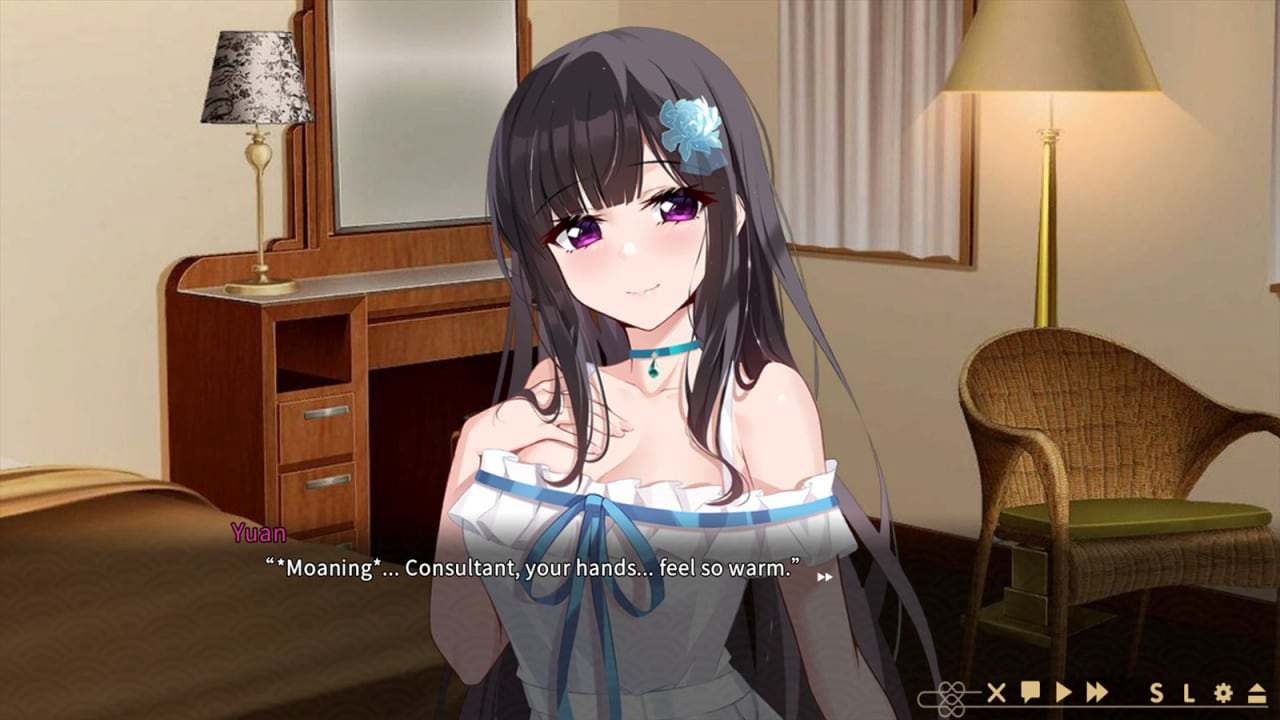Enable auto-play with the play triangle

[x=1065, y=693]
